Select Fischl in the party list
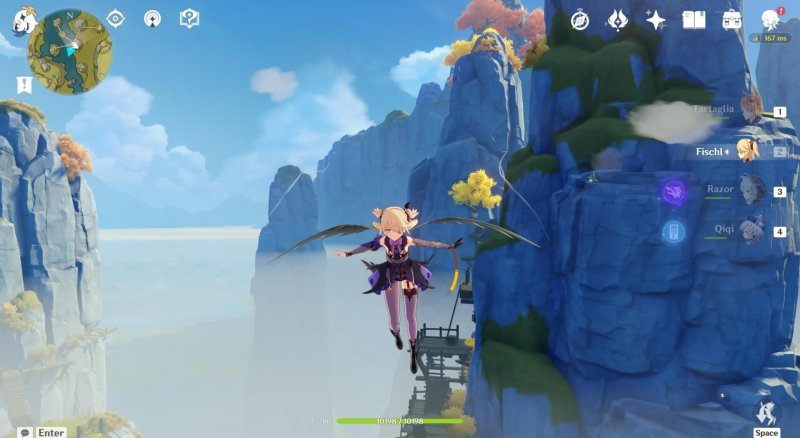 747,151
